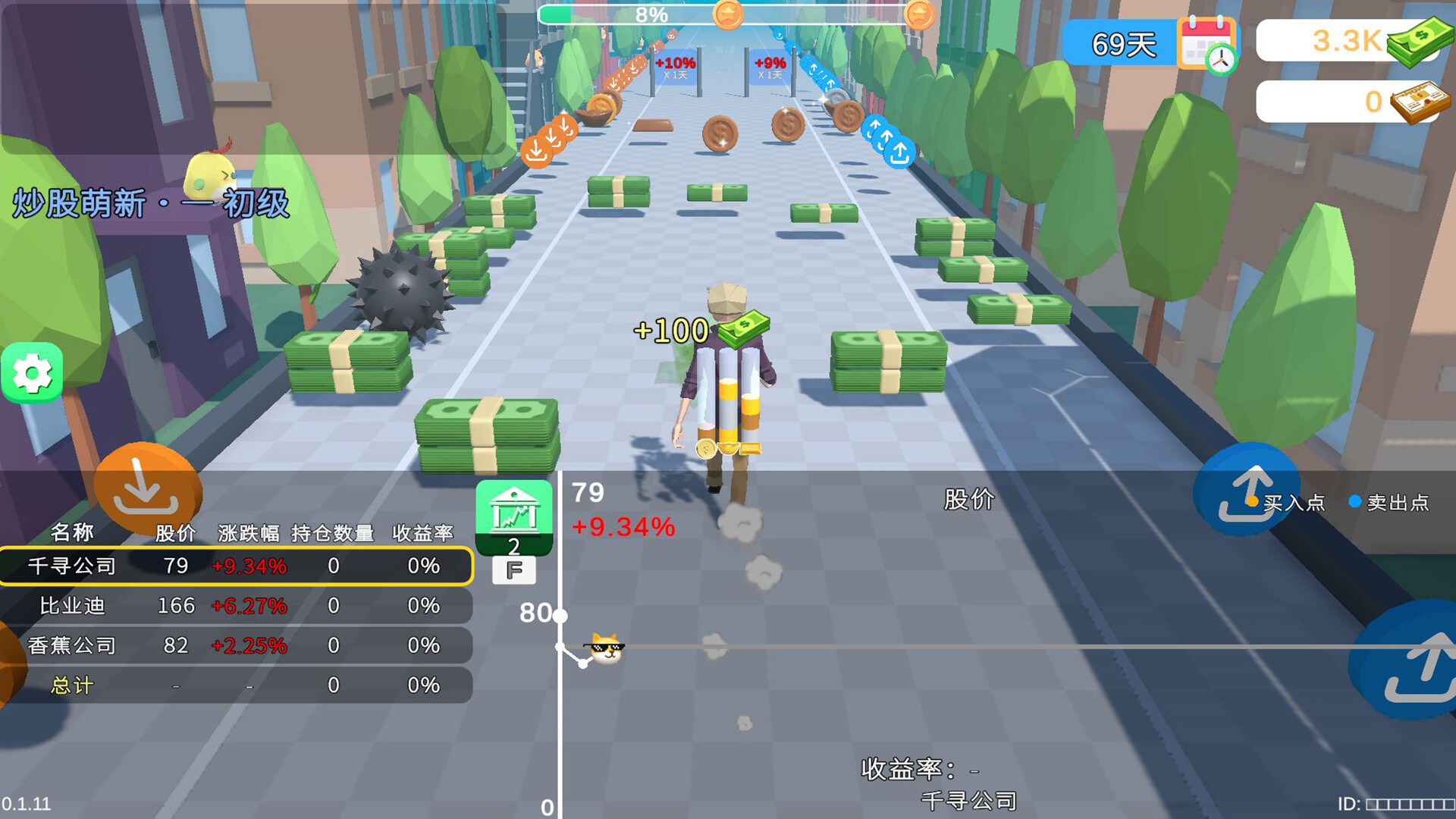The width and height of the screenshot is (1456, 819).
Task: Select the 千寻公司 stock row
Action: point(236,566)
